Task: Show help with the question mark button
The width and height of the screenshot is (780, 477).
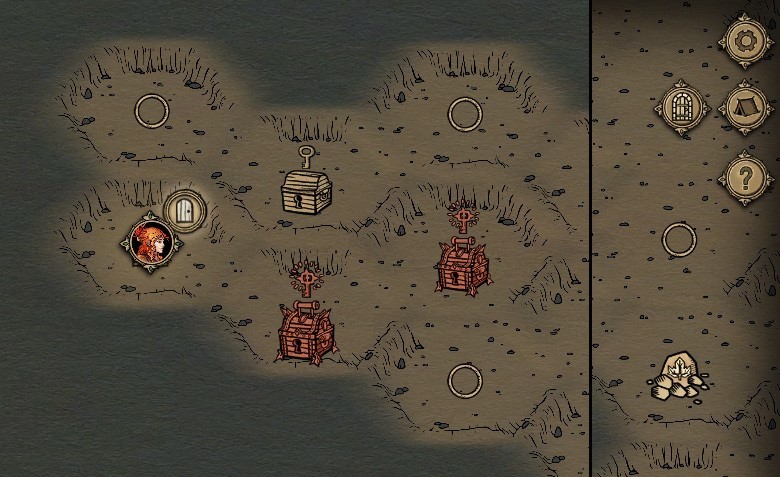Action: point(743,178)
